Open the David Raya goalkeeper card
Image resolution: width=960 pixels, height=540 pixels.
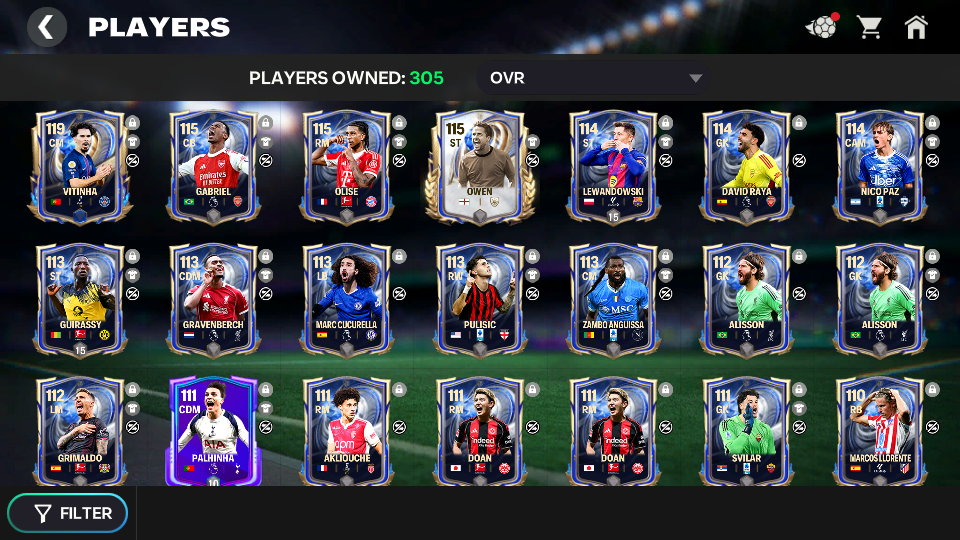747,165
